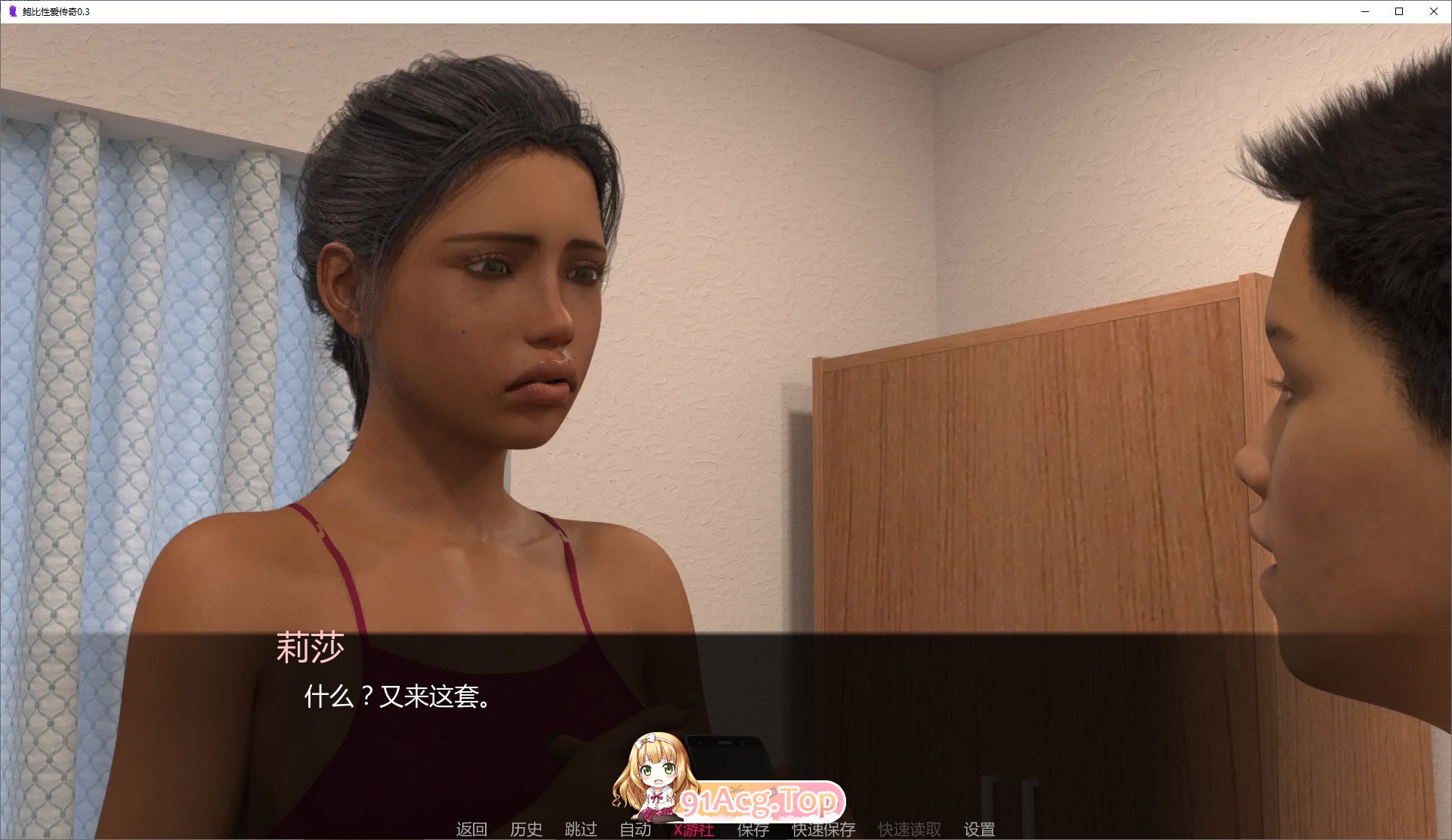Click 快速保存 to quick save

click(823, 829)
